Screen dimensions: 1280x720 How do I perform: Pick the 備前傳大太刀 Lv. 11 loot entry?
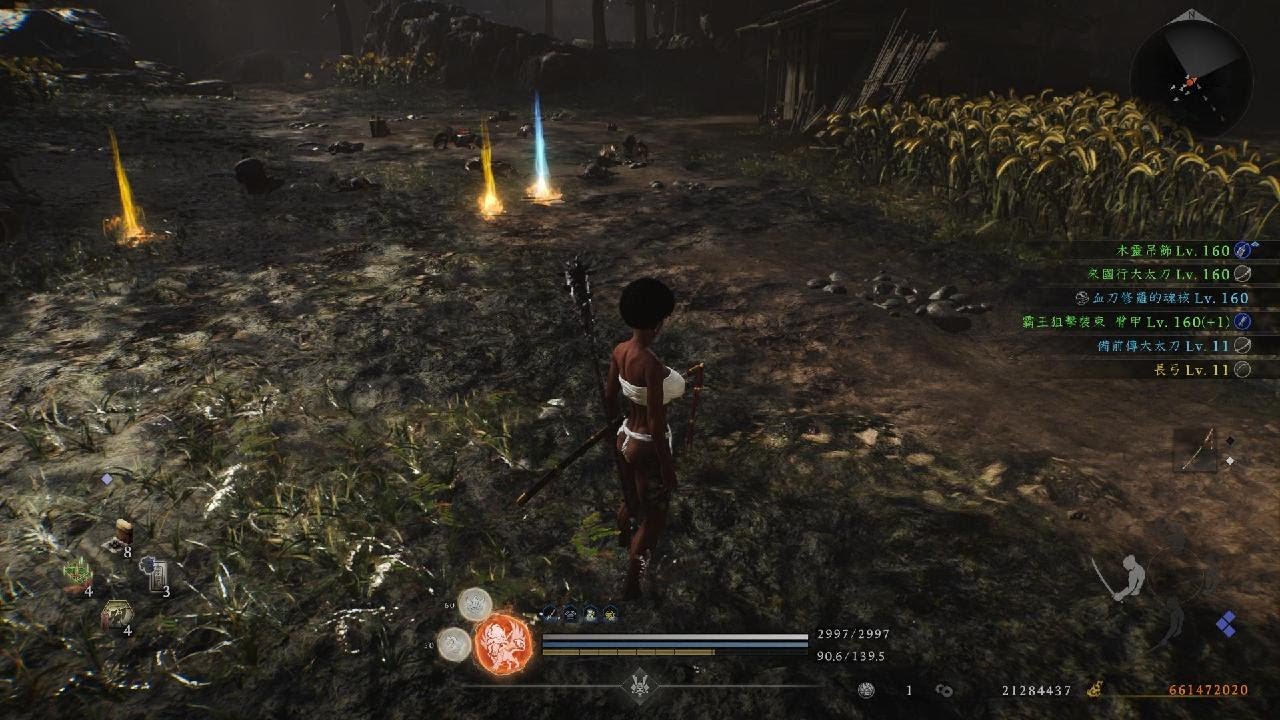pos(1173,346)
